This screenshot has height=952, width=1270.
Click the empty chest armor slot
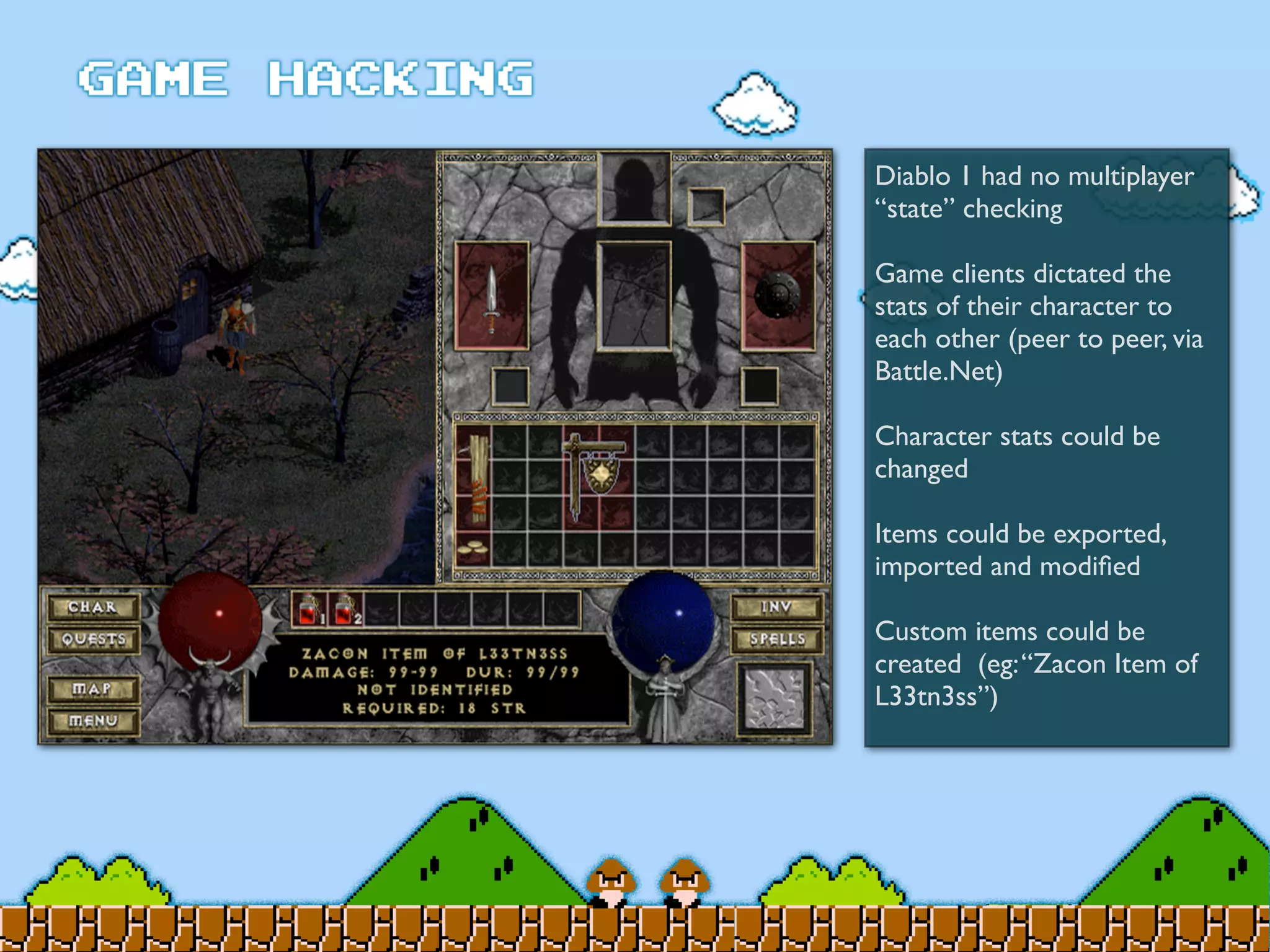pos(634,296)
